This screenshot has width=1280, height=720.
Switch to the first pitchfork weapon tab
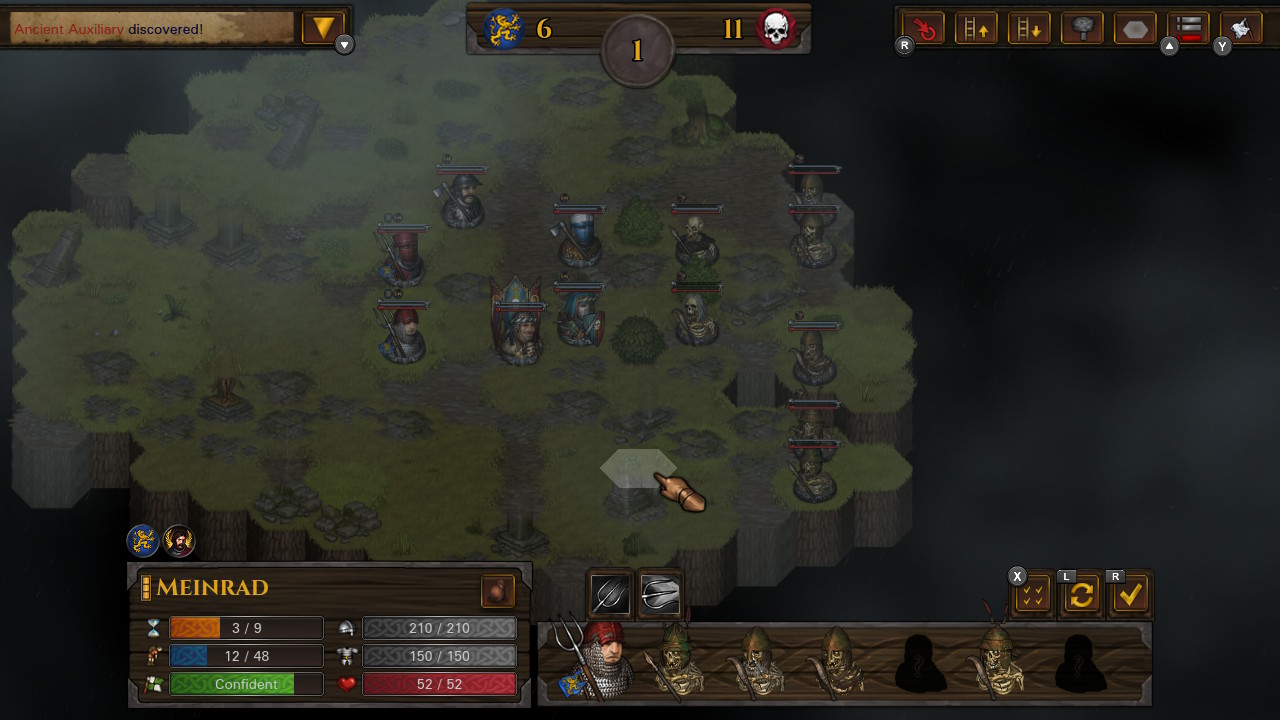(x=608, y=594)
